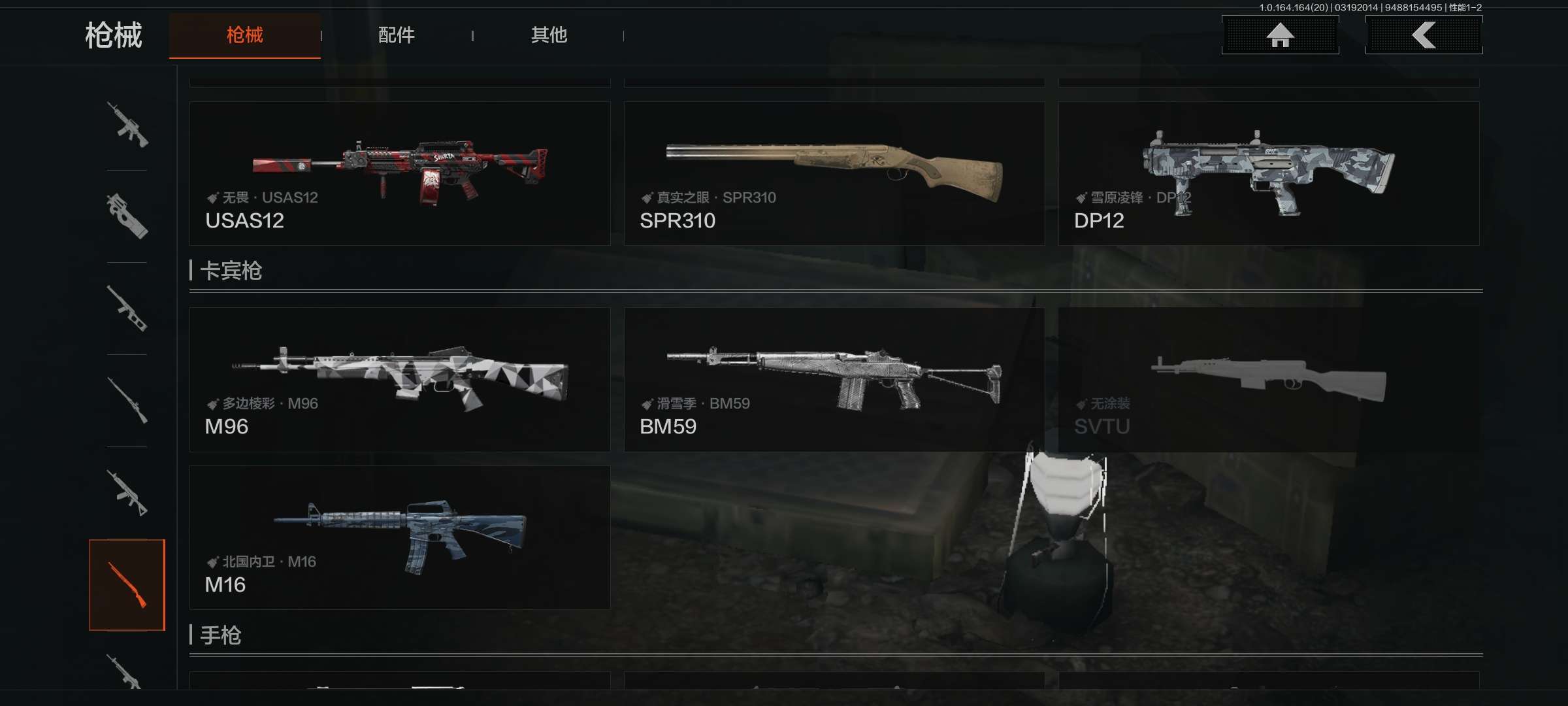The image size is (1568, 706).
Task: Pick the M96 carbine card
Action: tap(400, 379)
